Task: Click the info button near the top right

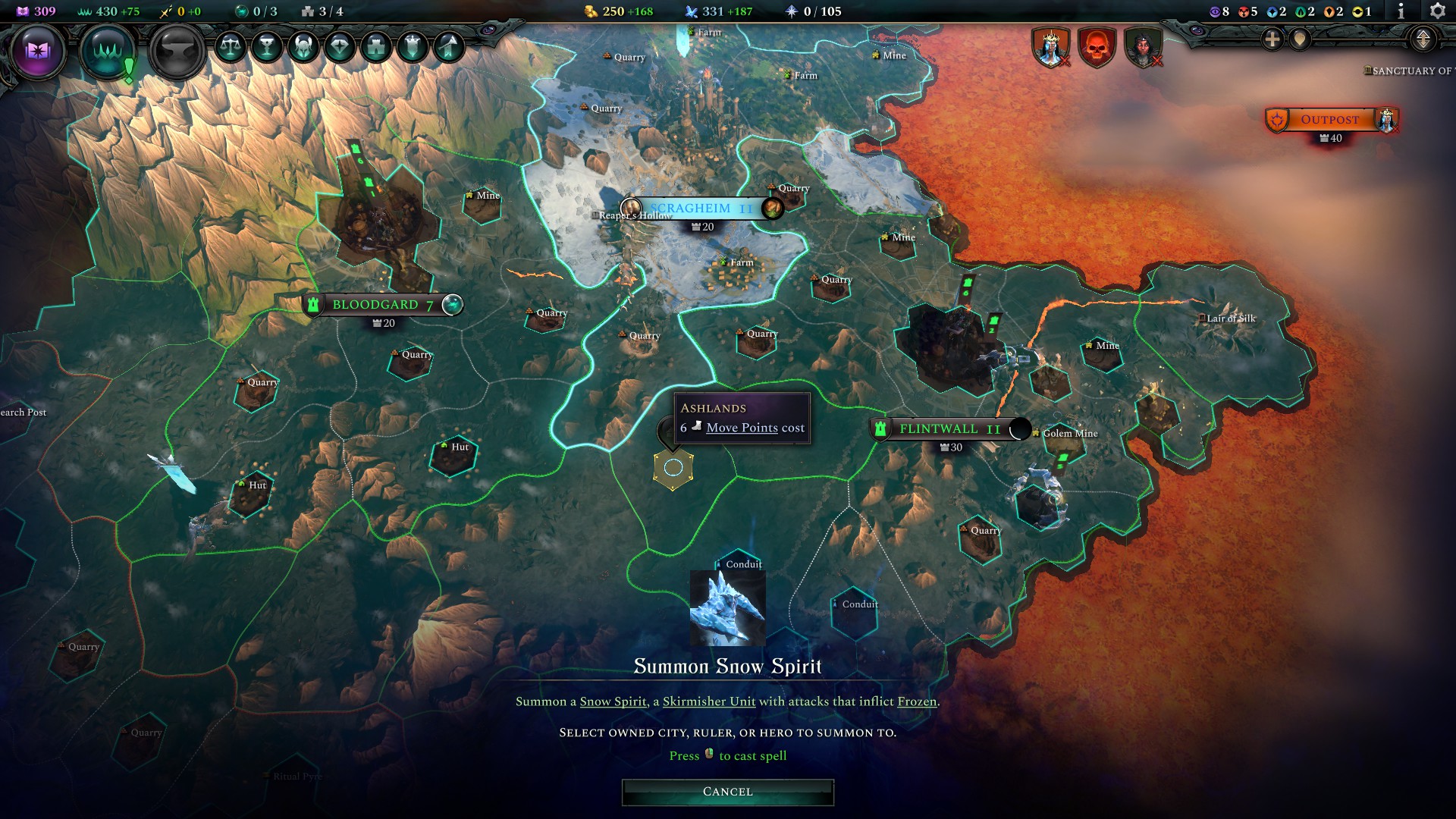Action: click(x=1401, y=12)
